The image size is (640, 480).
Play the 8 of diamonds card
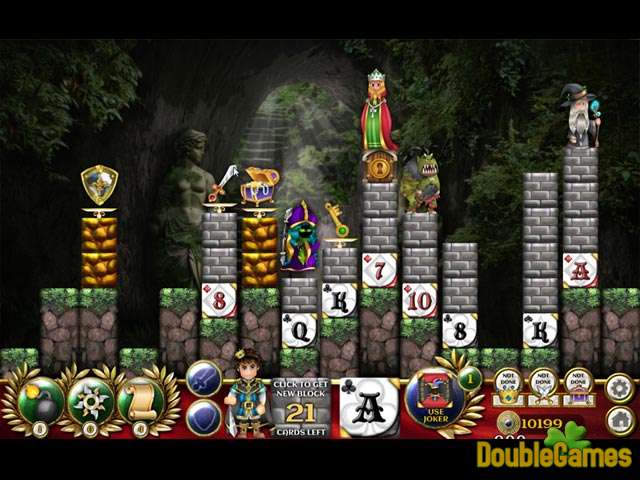click(219, 299)
